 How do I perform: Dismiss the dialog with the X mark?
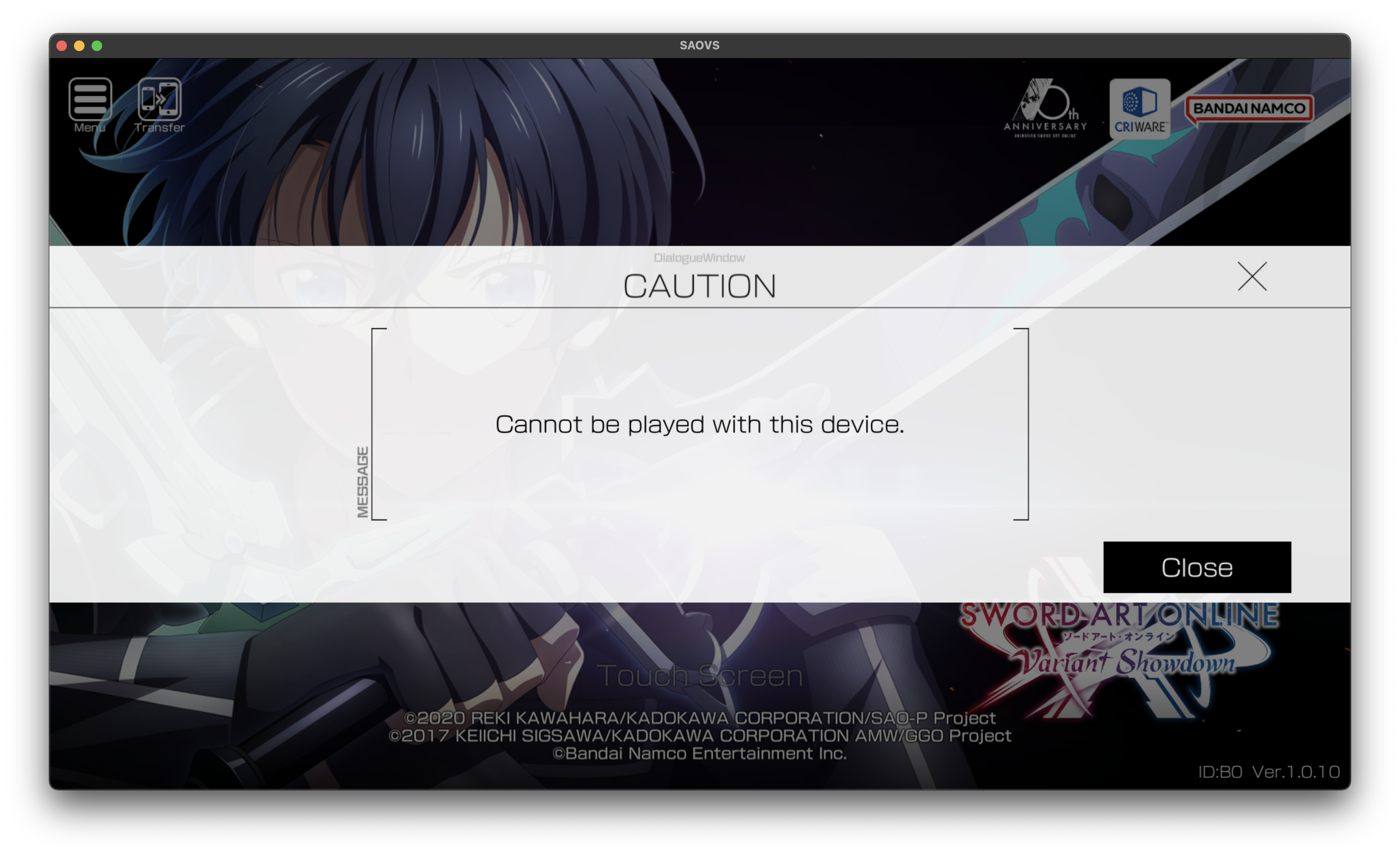coord(1252,276)
